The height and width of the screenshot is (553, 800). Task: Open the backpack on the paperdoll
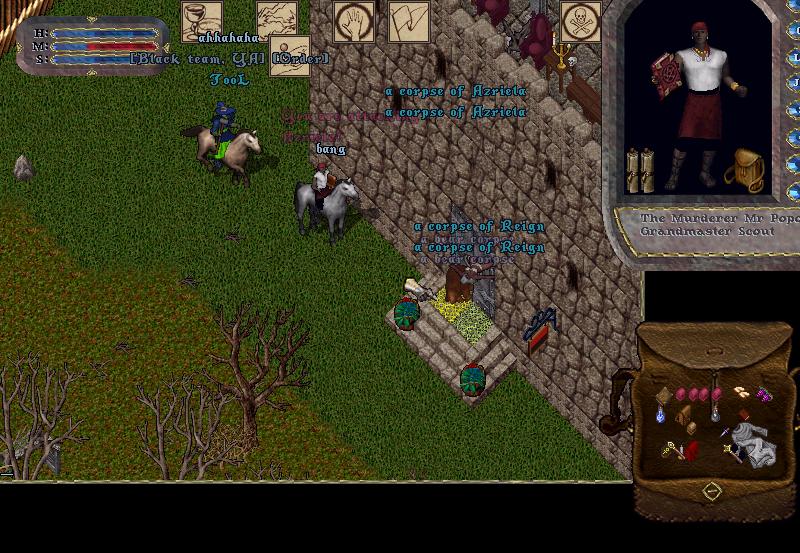pyautogui.click(x=745, y=170)
